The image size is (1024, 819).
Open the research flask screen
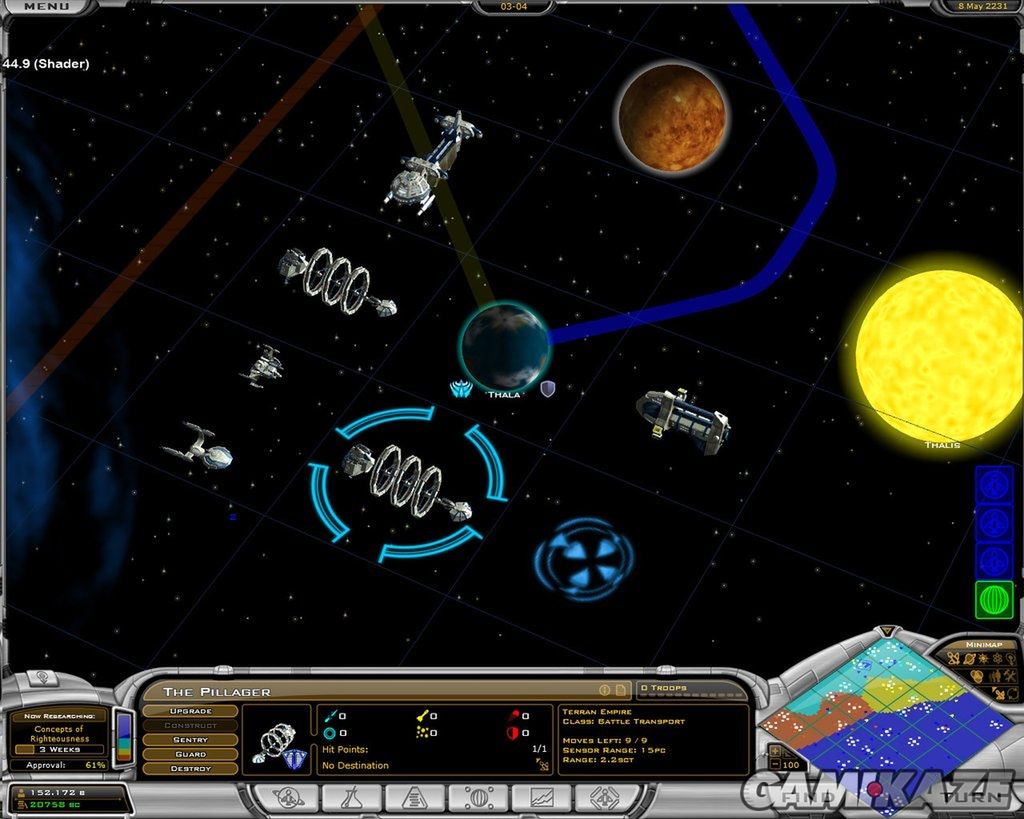point(350,797)
